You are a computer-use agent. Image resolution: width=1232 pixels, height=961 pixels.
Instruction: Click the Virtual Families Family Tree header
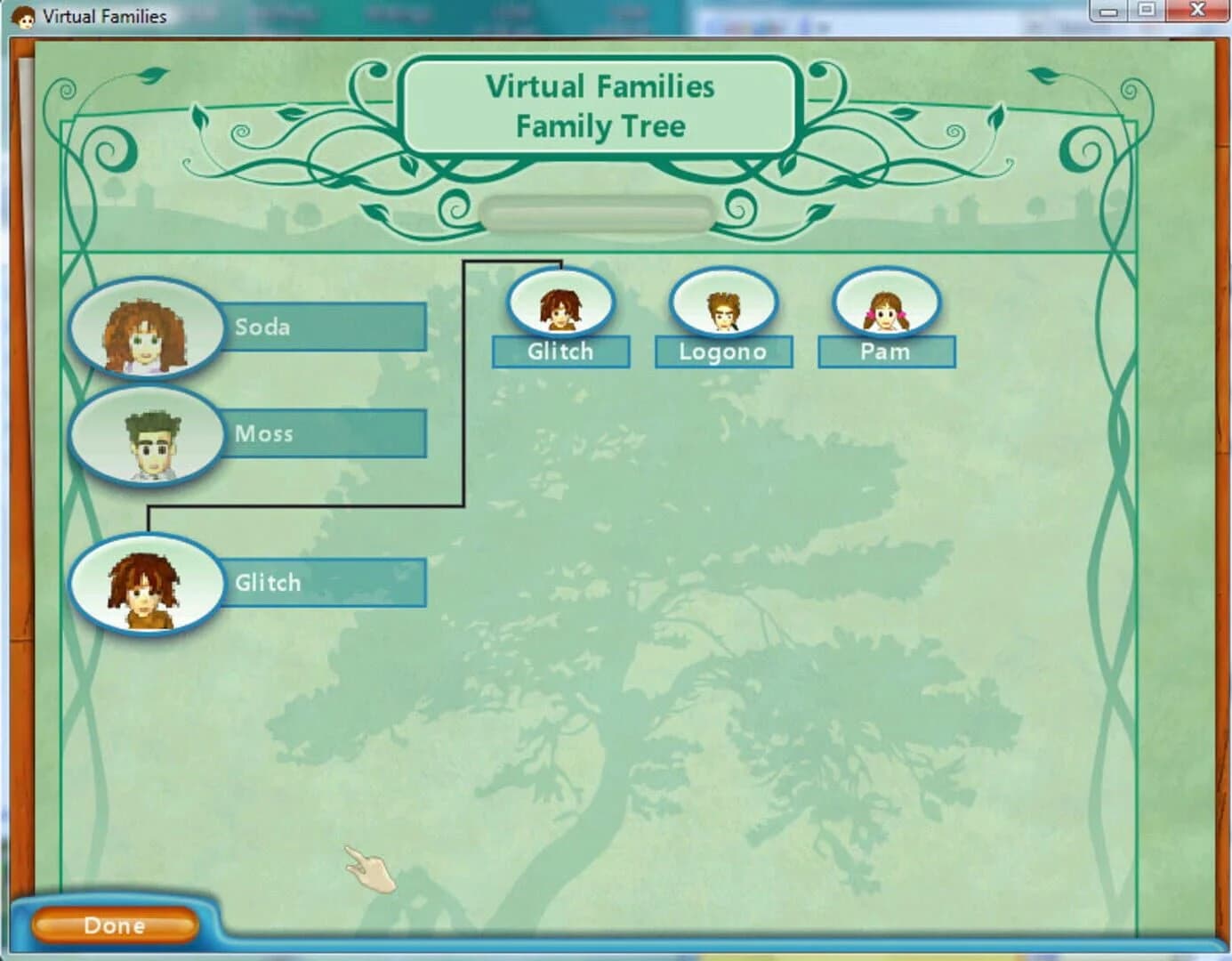[x=600, y=105]
